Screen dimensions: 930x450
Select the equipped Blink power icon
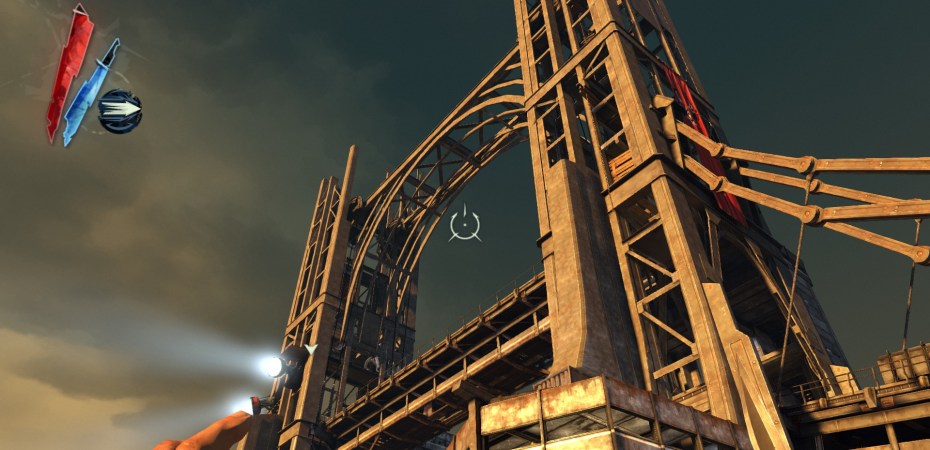[121, 110]
